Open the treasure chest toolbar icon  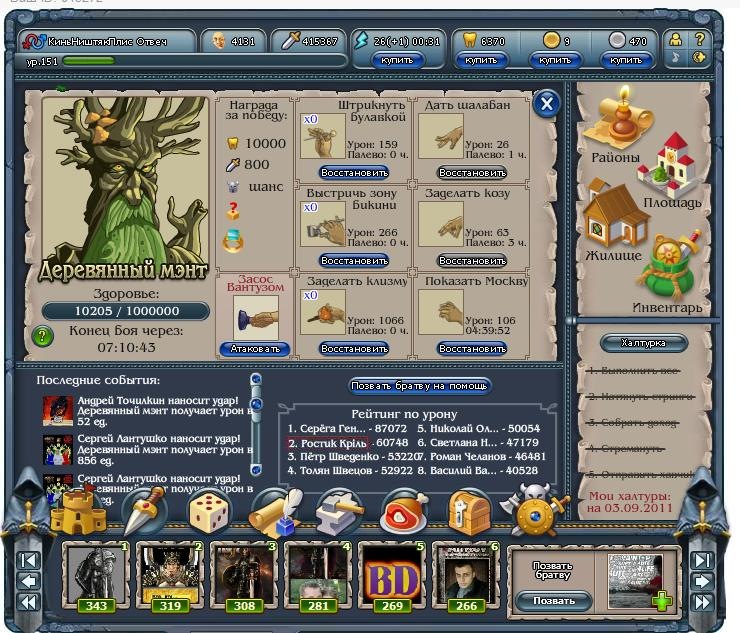(466, 512)
